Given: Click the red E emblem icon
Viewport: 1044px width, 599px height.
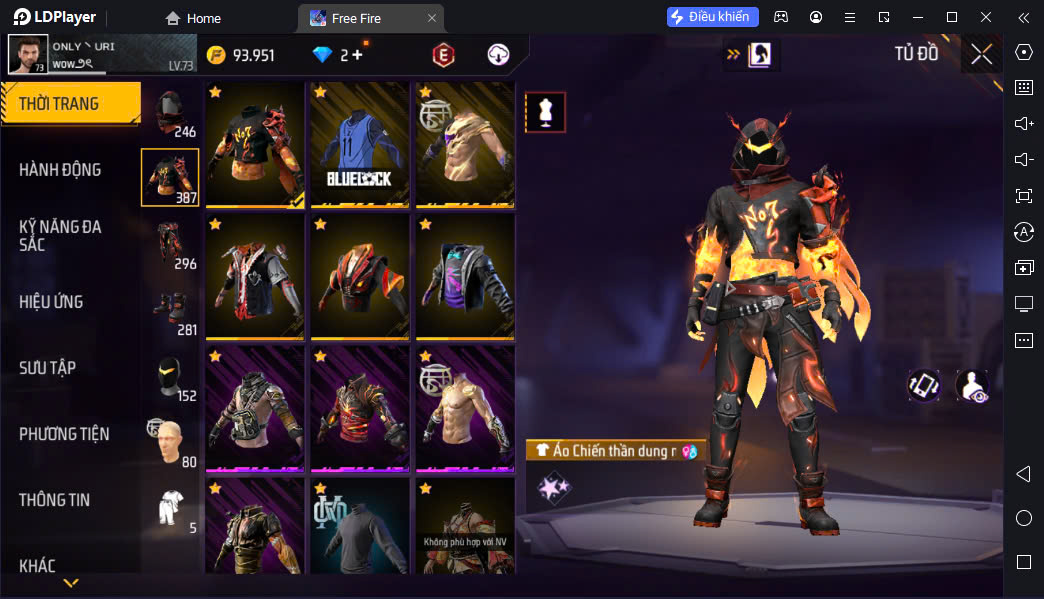Looking at the screenshot, I should 443,55.
